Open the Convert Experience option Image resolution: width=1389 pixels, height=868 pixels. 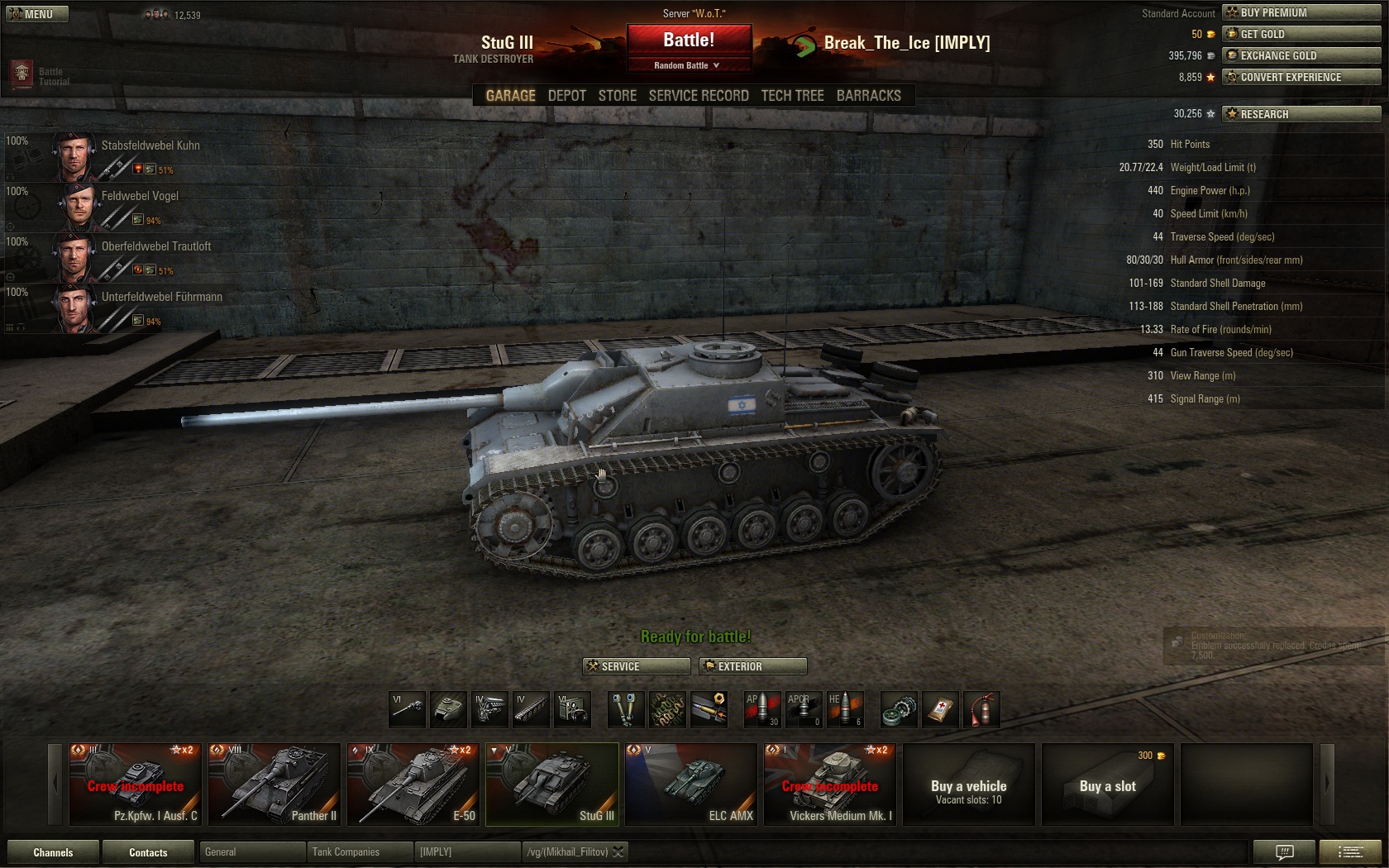click(1301, 77)
